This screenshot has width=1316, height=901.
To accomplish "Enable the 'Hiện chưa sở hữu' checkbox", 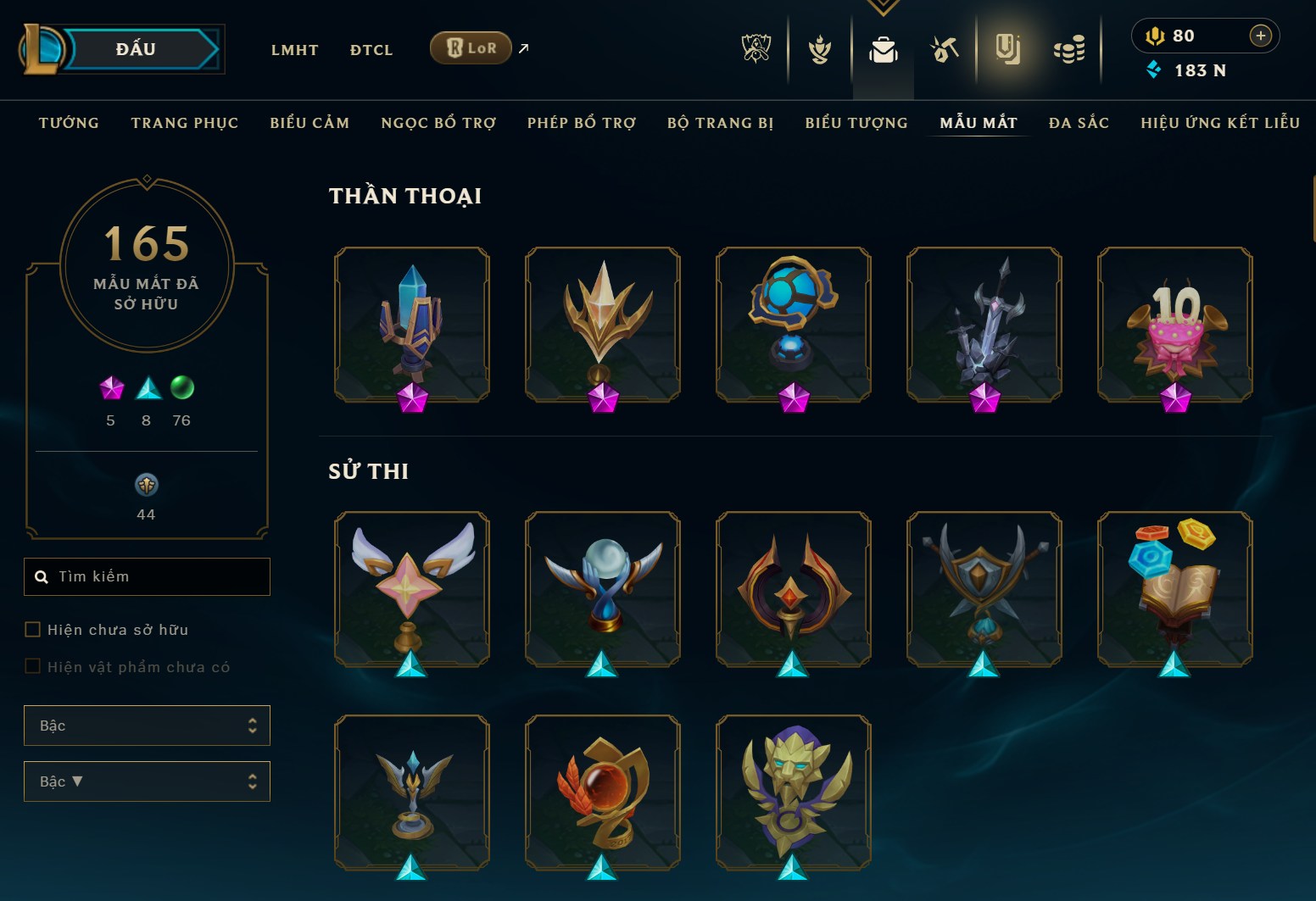I will coord(32,629).
